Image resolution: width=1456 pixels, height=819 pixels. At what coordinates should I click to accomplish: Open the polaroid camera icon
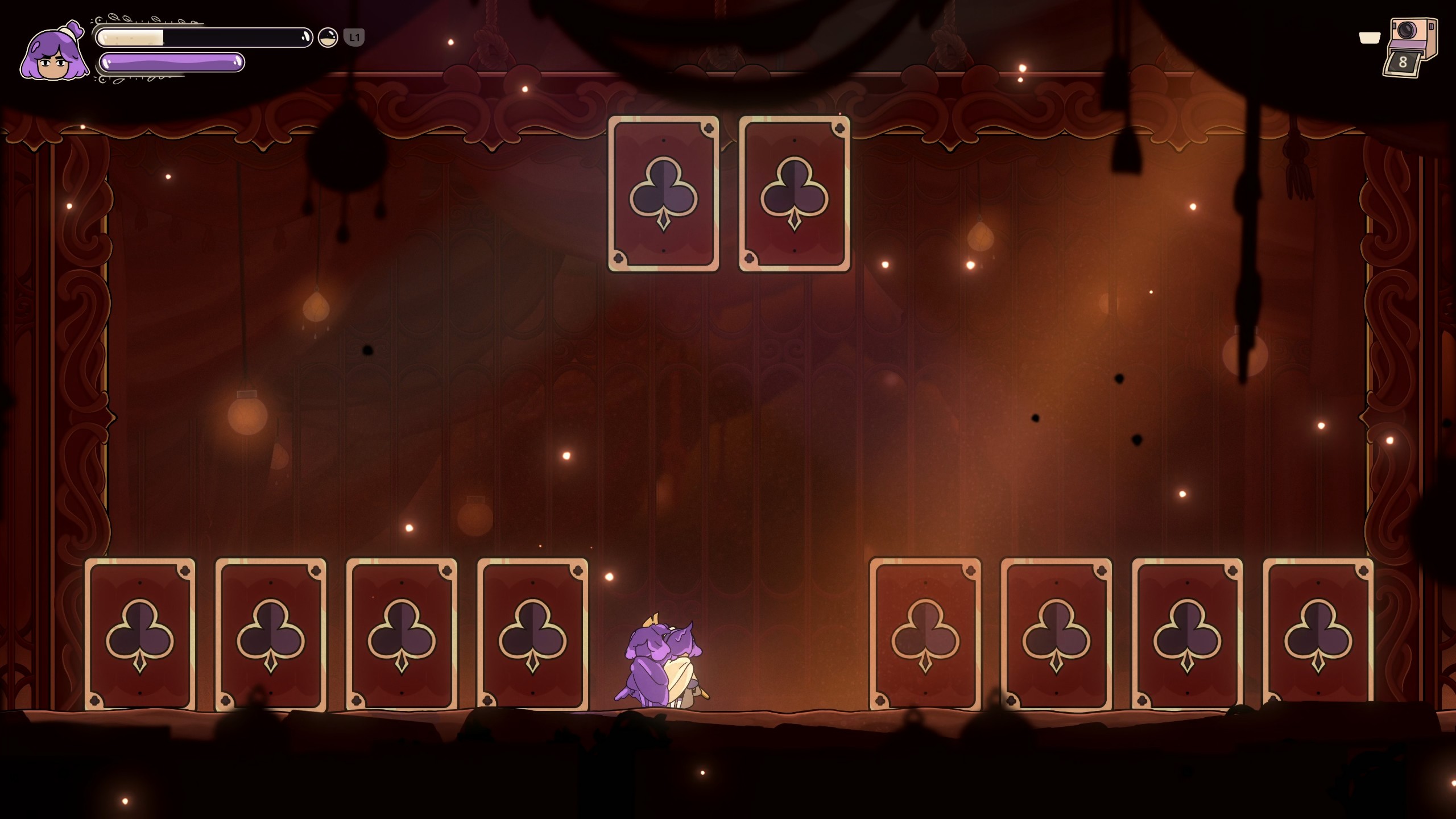point(1410,47)
